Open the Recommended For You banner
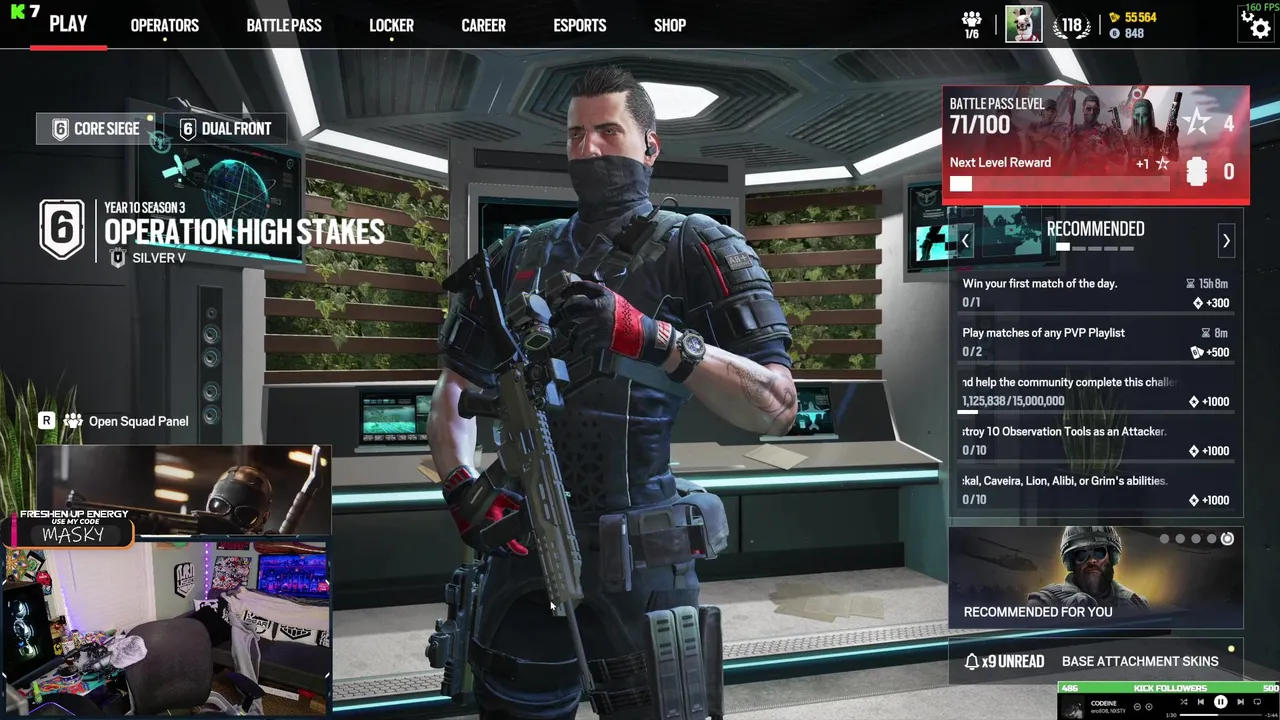The height and width of the screenshot is (720, 1280). coord(1095,578)
